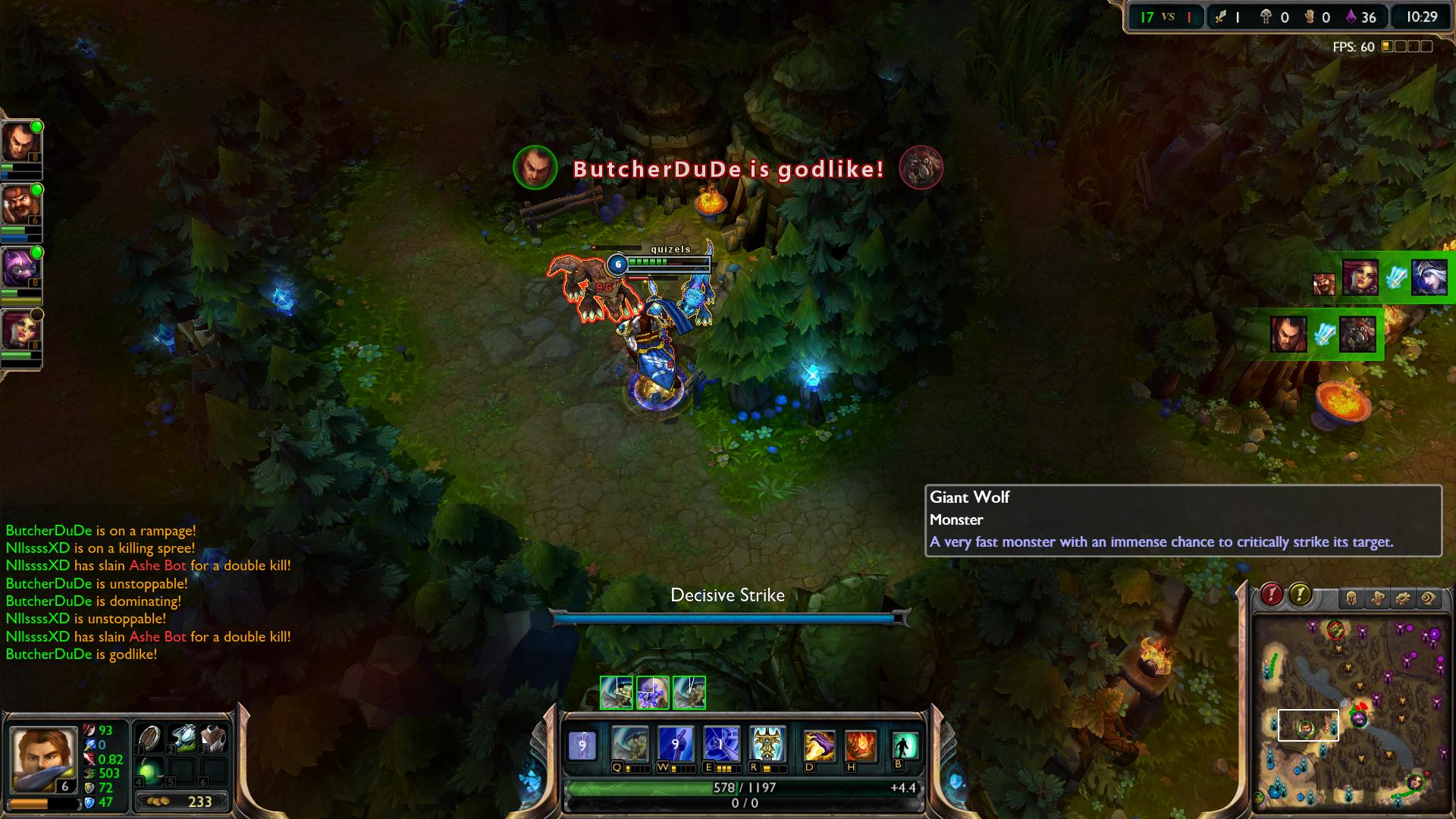
Task: Activate the red danger ping button
Action: point(1272,595)
